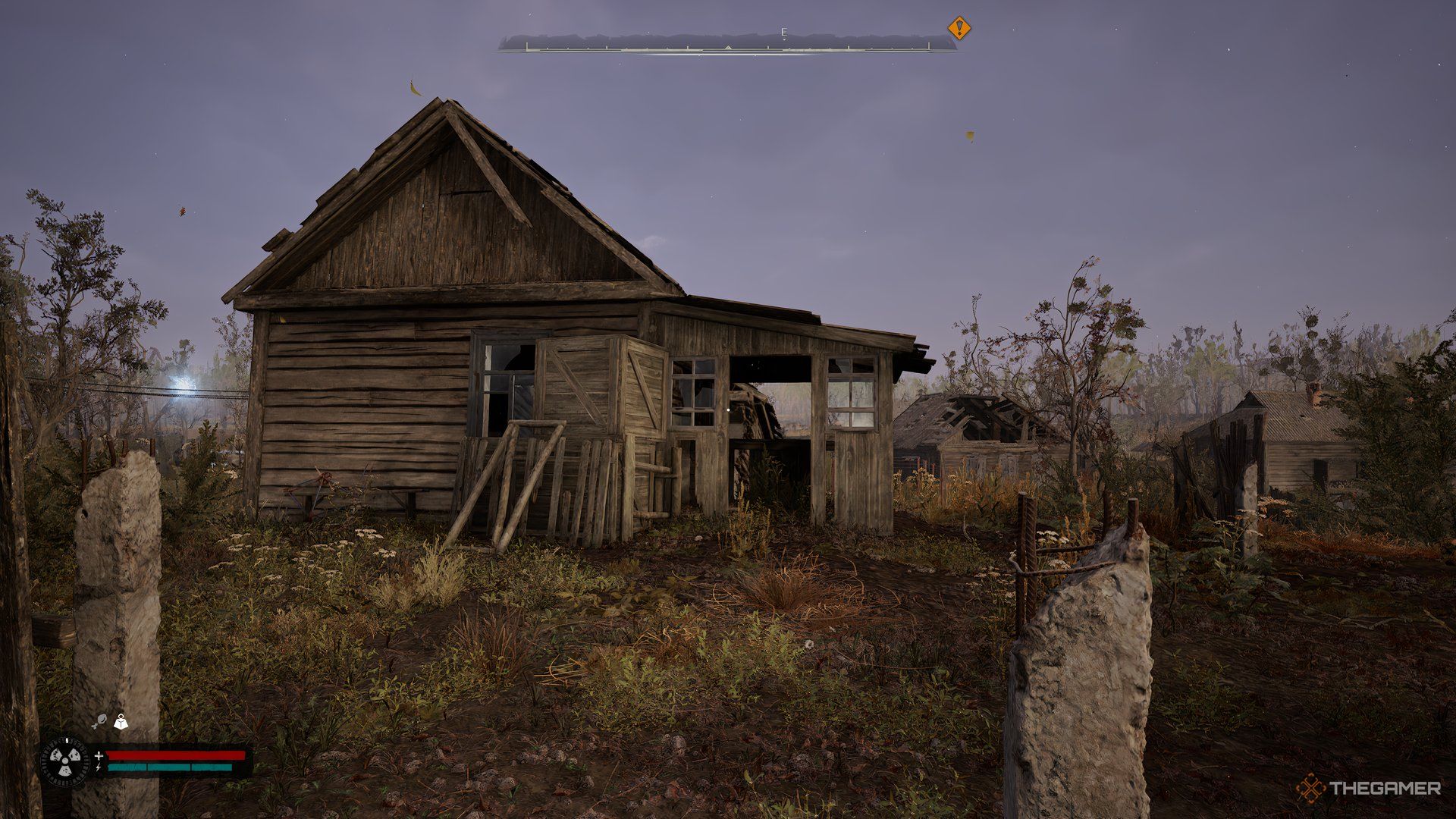This screenshot has width=1456, height=819.
Task: Click the health cross icon on HUD
Action: pyautogui.click(x=99, y=756)
